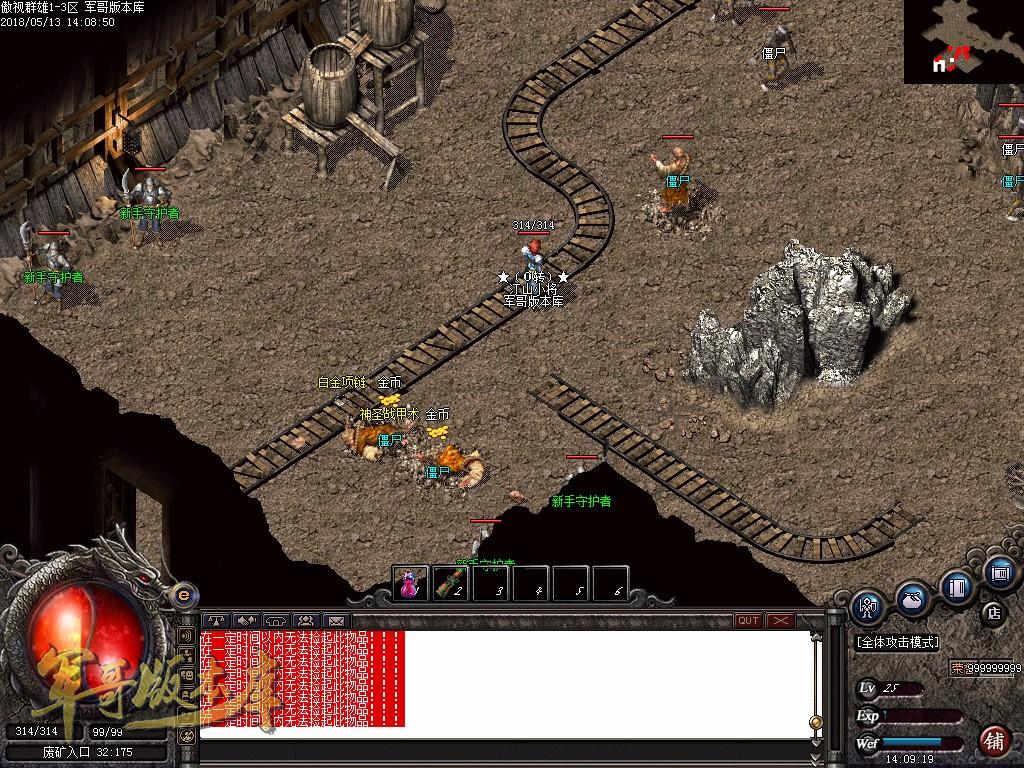This screenshot has height=768, width=1024.
Task: Close the game with the red X button
Action: [780, 620]
